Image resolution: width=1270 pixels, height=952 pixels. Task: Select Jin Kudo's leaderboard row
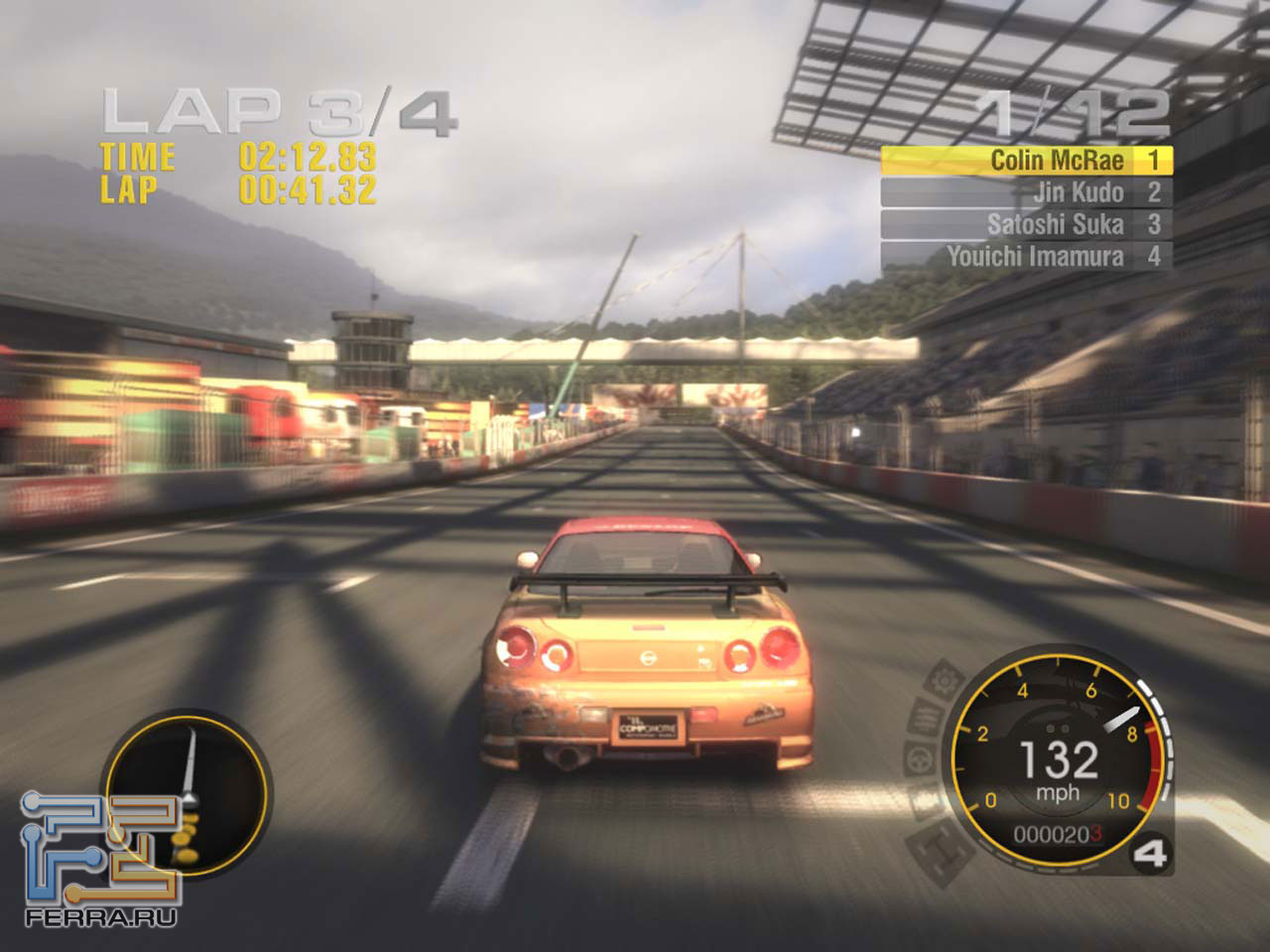point(1026,192)
